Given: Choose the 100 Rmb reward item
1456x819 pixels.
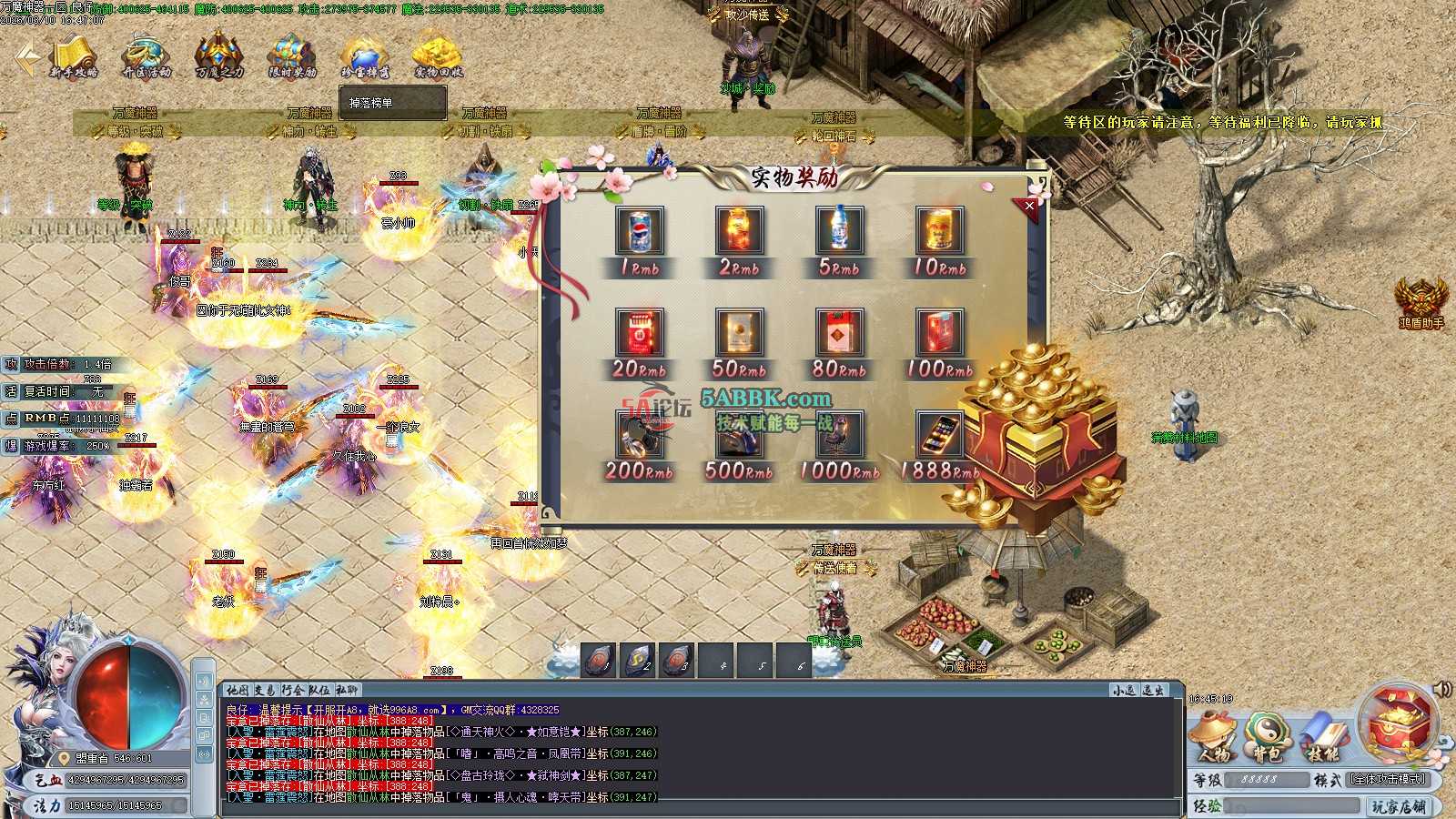Looking at the screenshot, I should (940, 332).
